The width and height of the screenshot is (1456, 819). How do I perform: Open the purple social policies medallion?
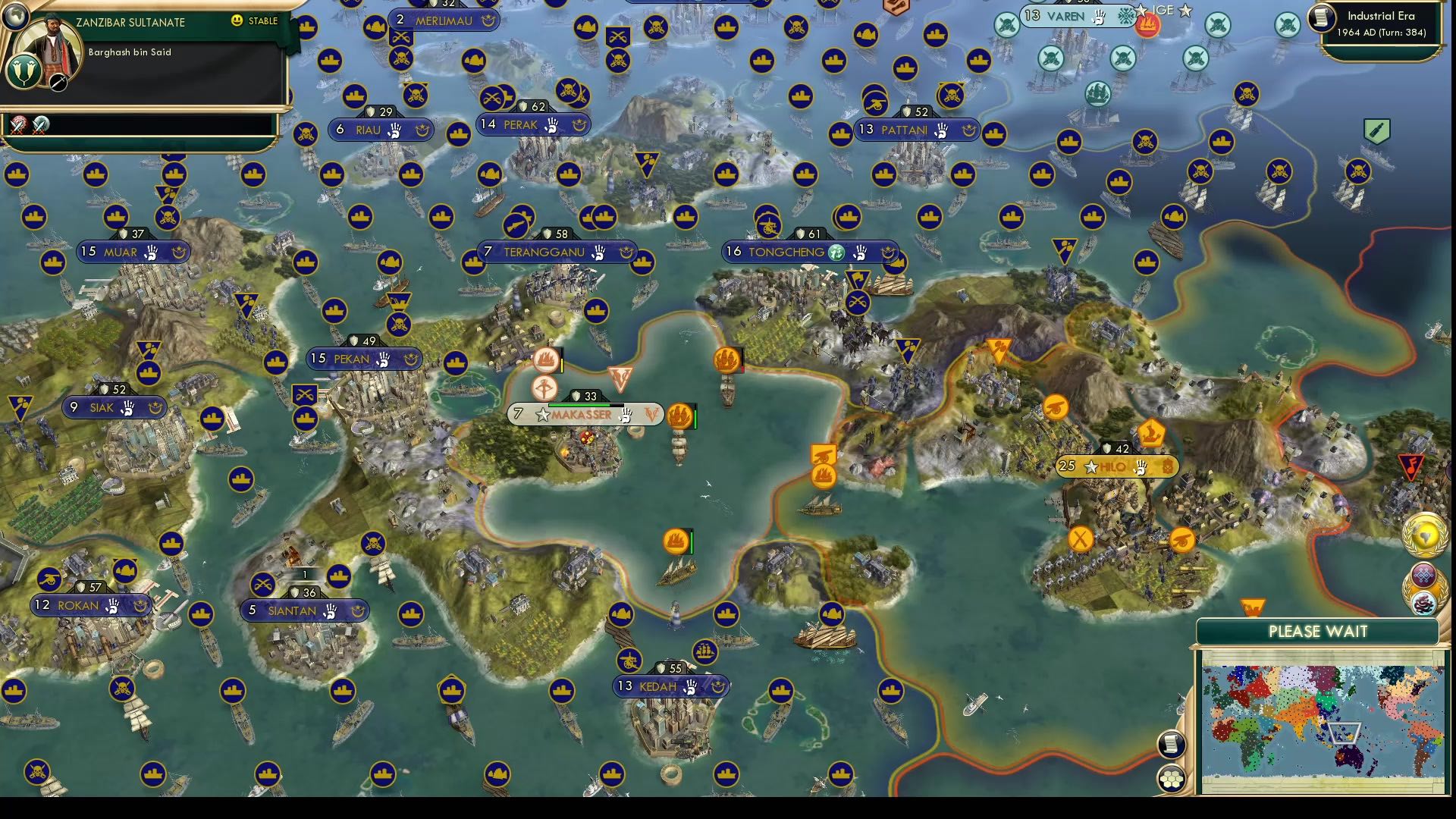tap(1424, 575)
